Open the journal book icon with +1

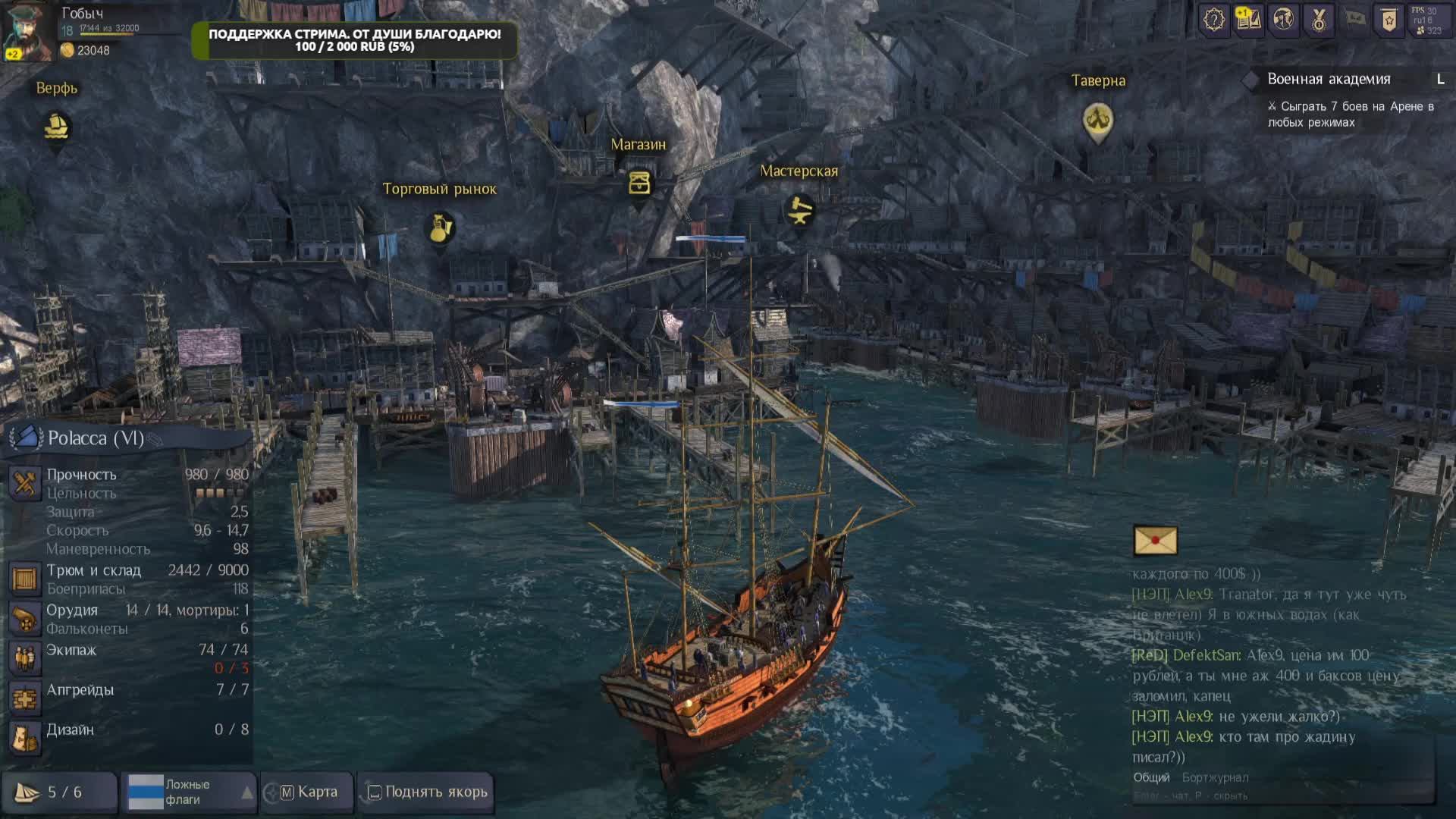tap(1248, 20)
